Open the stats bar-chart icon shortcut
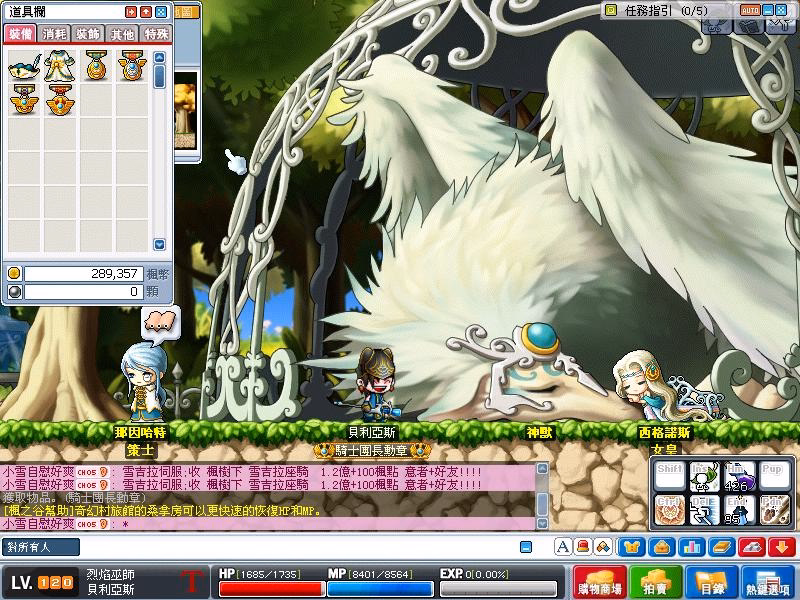 689,547
